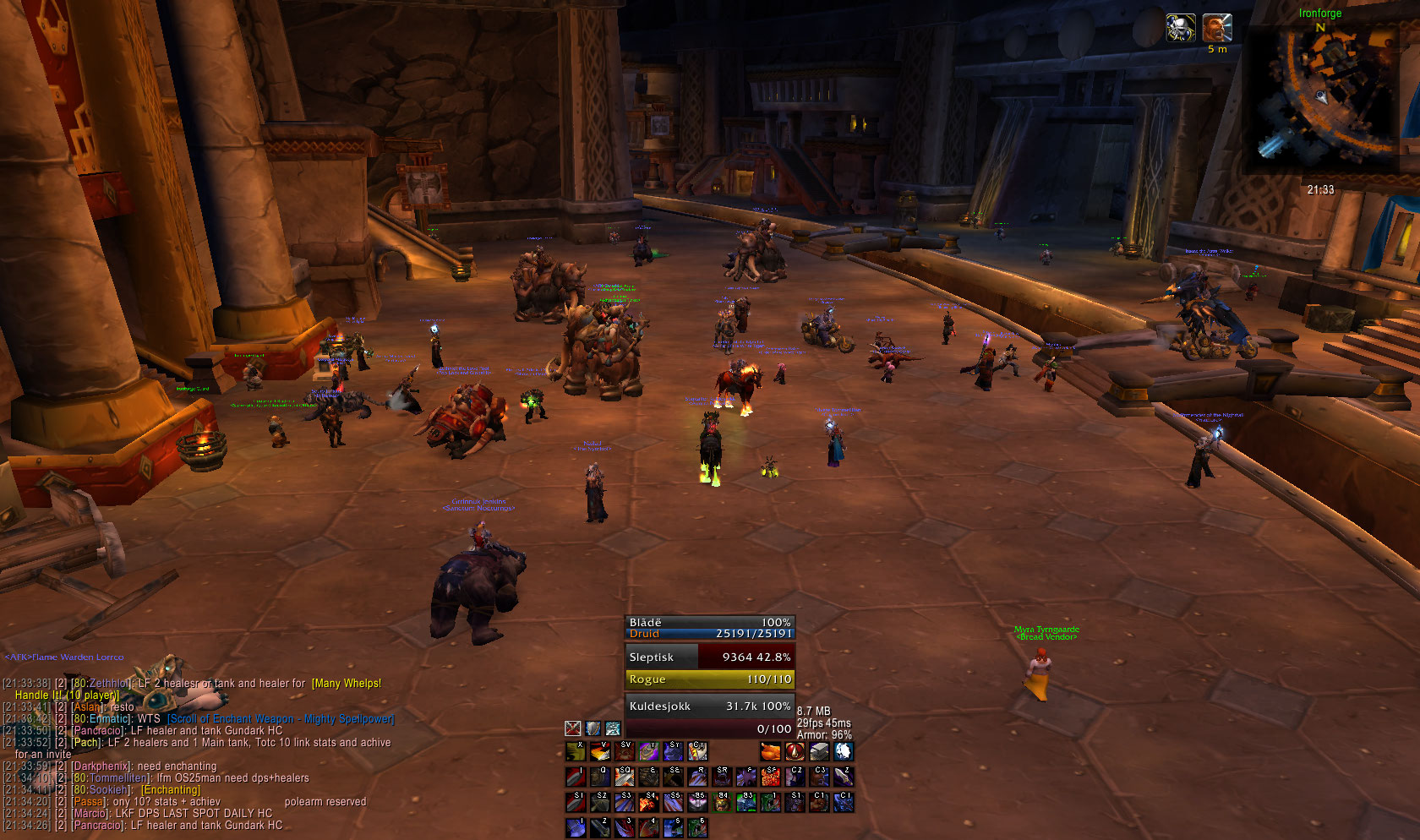Activate the ability bound to key X
Image resolution: width=1420 pixels, height=840 pixels.
(576, 751)
